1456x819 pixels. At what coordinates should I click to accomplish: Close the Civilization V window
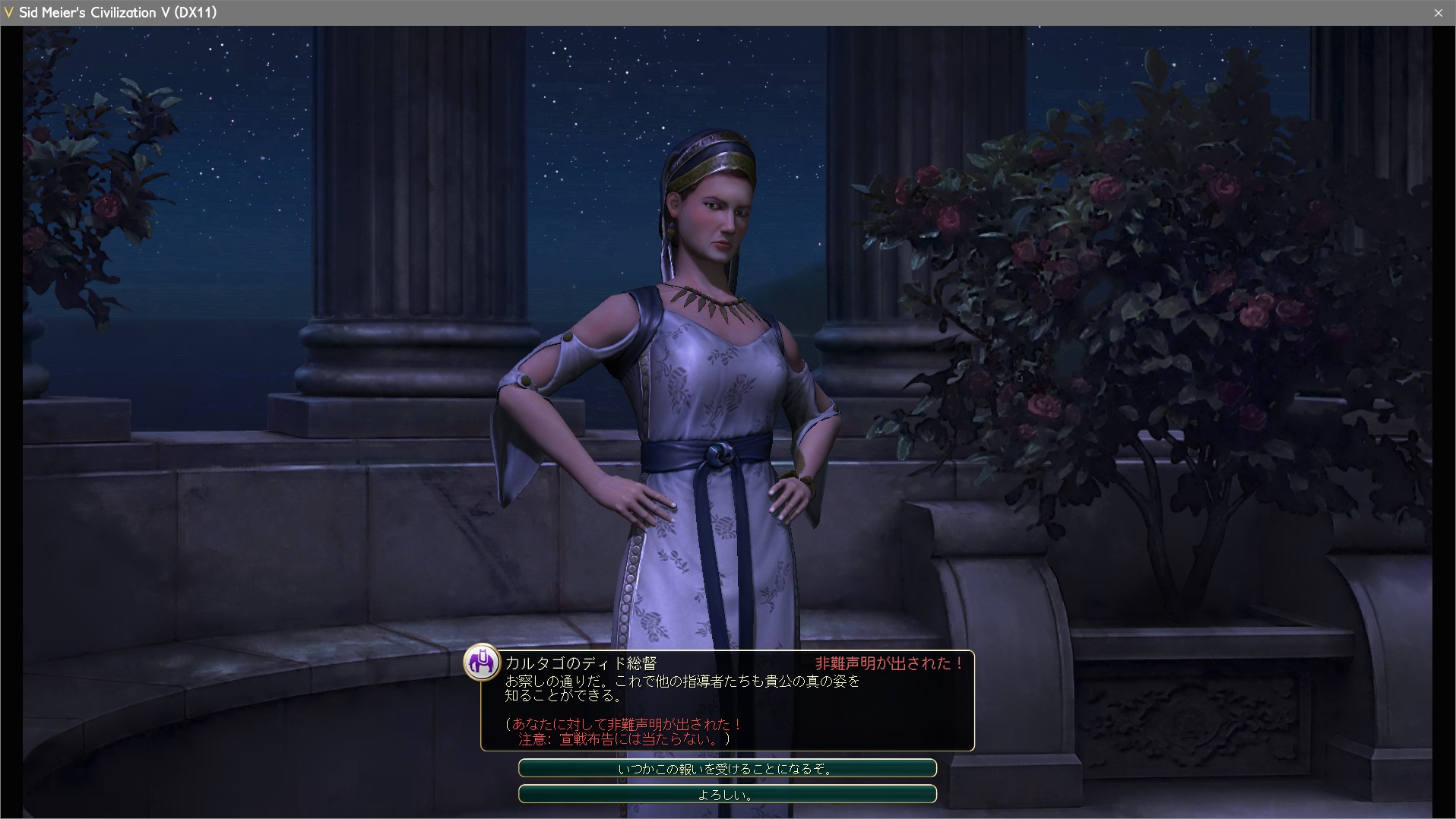tap(1438, 13)
